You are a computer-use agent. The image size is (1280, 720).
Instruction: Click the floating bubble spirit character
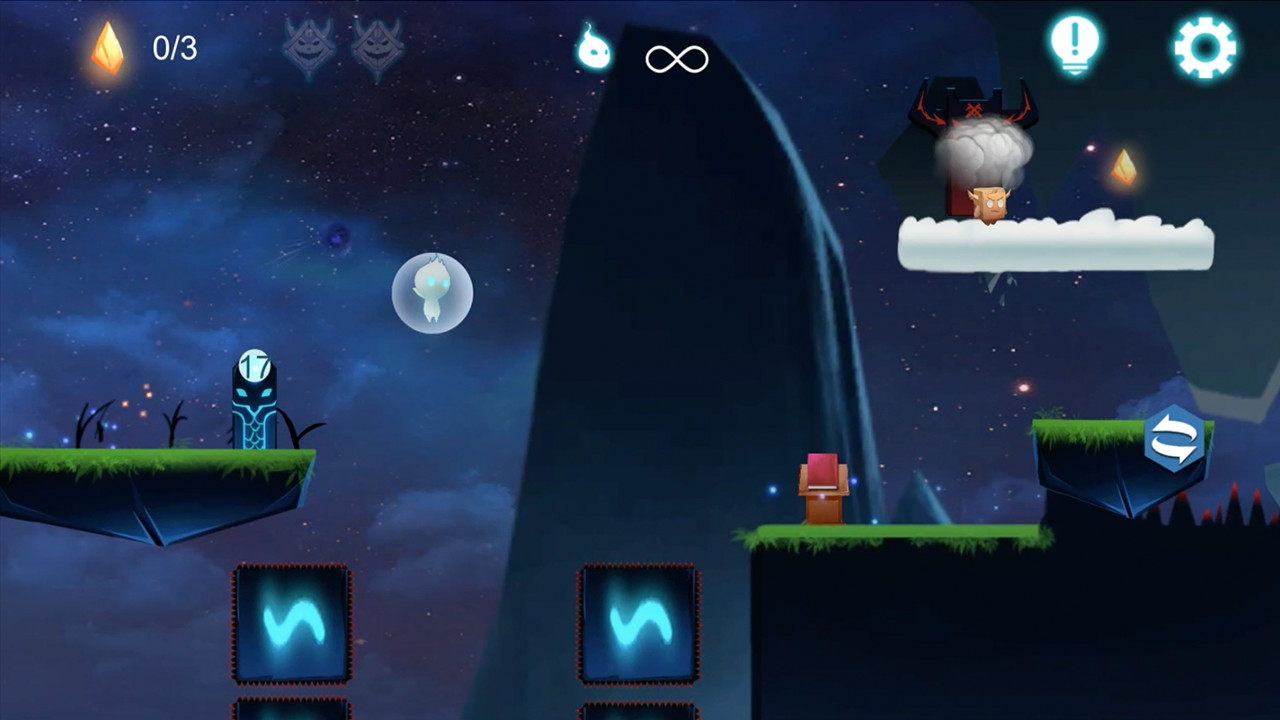[x=430, y=292]
